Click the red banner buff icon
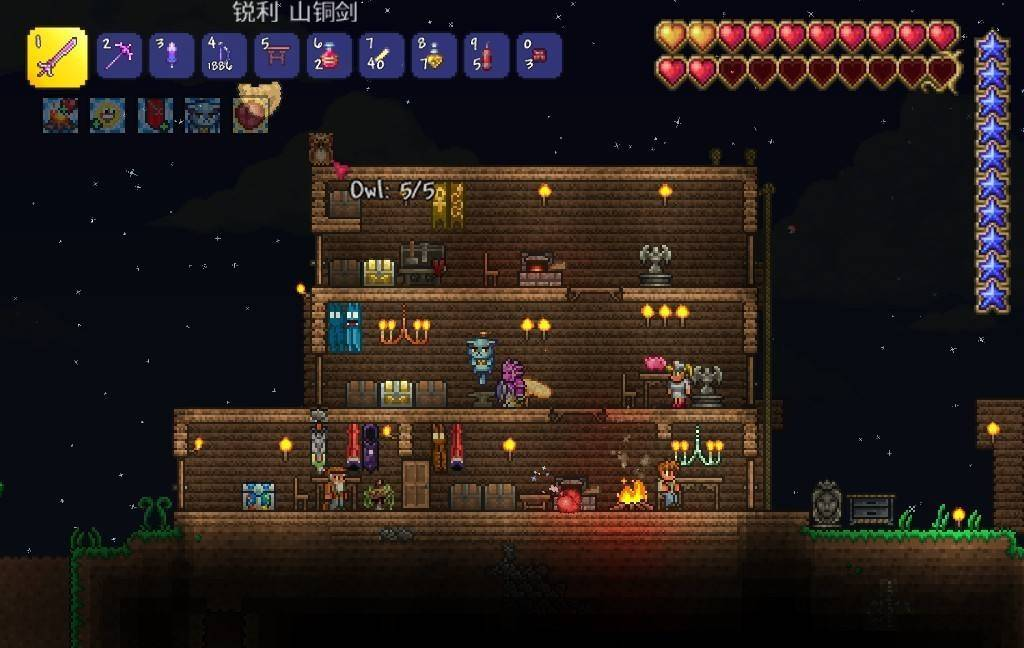Viewport: 1024px width, 648px height. pos(155,116)
